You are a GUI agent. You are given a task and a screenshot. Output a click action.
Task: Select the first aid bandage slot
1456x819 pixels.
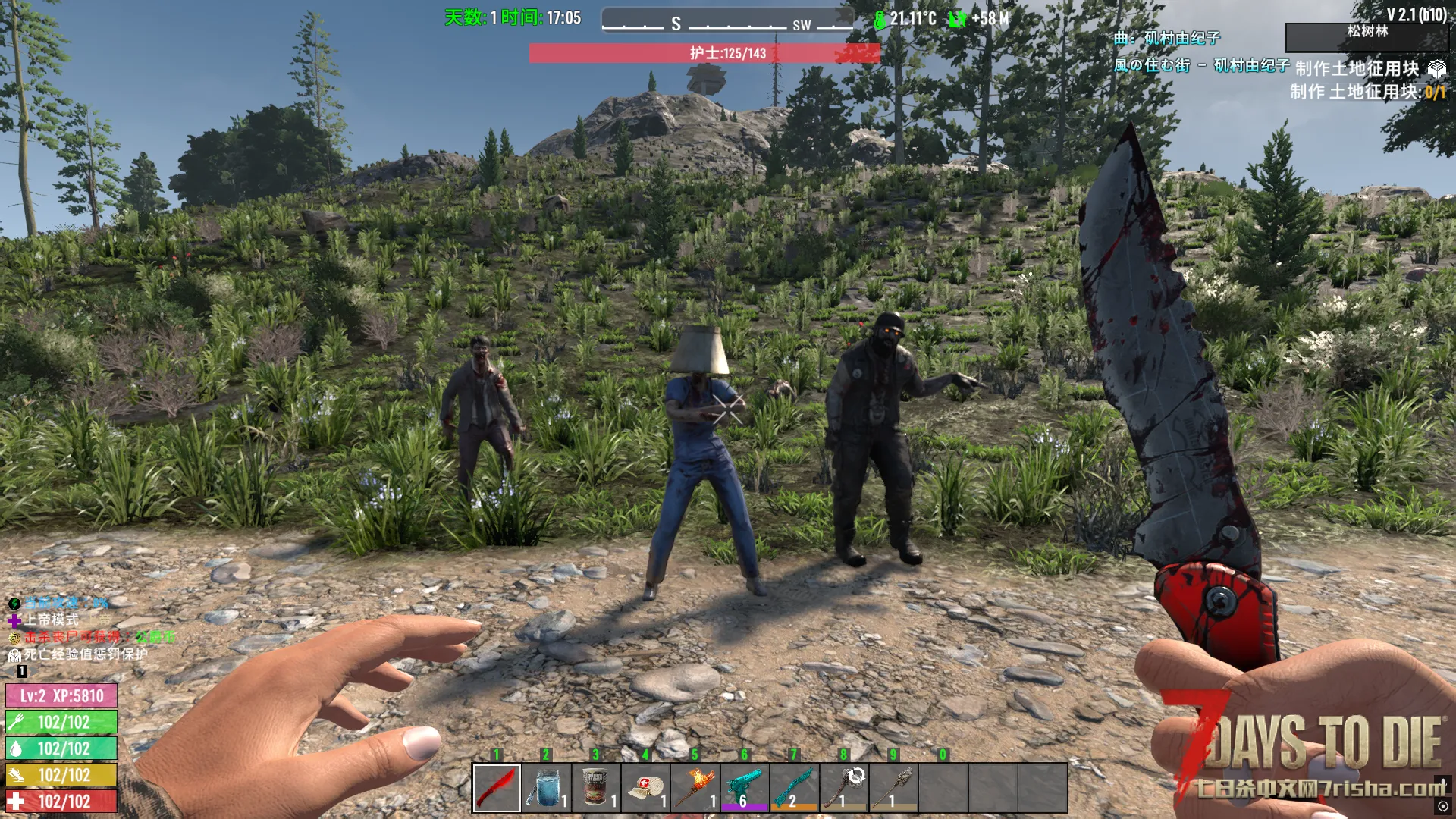point(646,788)
